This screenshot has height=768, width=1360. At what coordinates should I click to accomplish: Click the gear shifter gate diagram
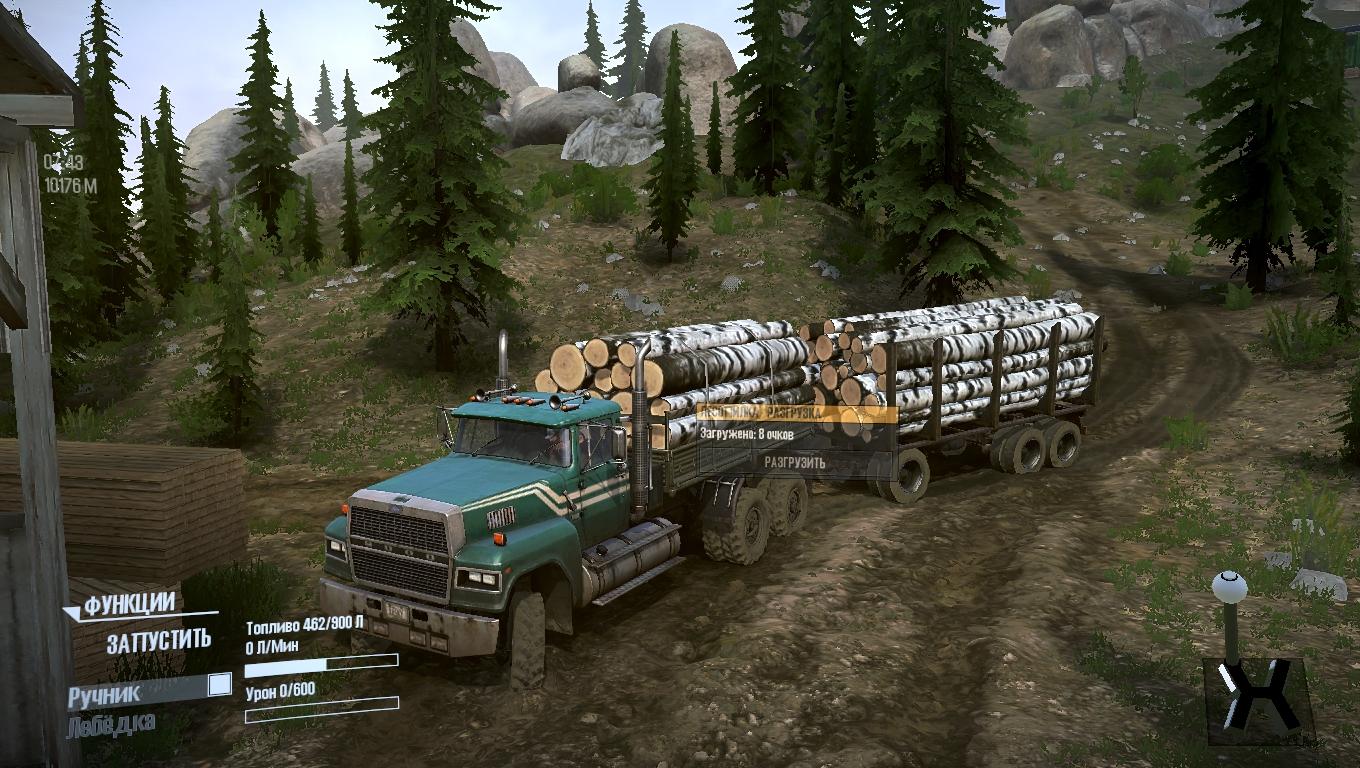click(x=1257, y=700)
